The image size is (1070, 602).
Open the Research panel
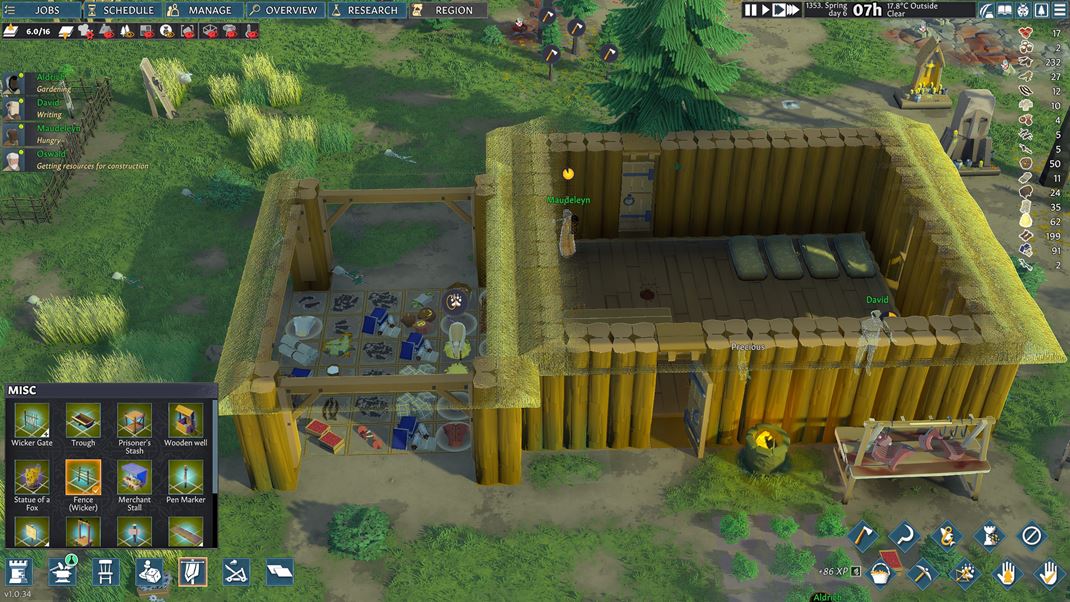click(364, 10)
